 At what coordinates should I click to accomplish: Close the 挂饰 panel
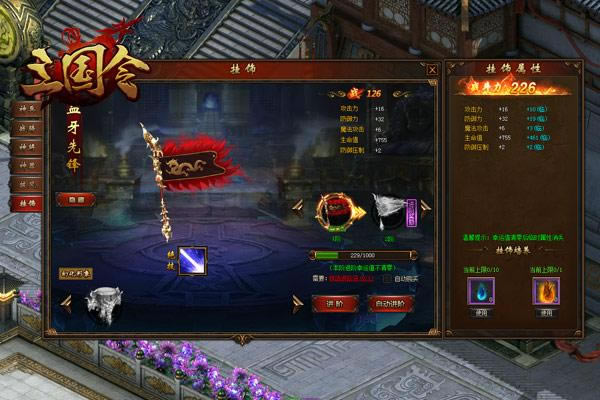[432, 70]
